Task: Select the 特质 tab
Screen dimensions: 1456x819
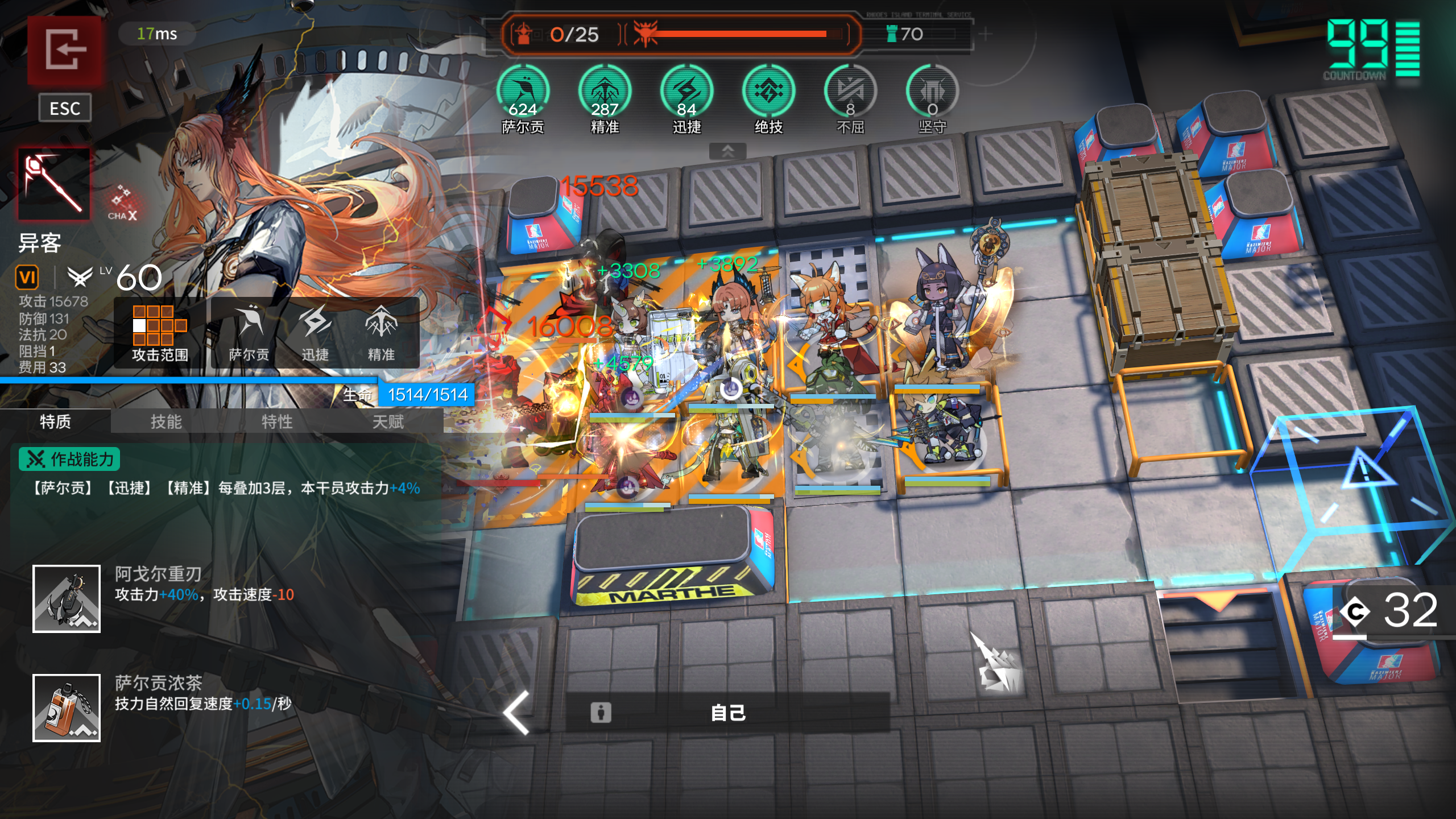Action: pyautogui.click(x=55, y=422)
